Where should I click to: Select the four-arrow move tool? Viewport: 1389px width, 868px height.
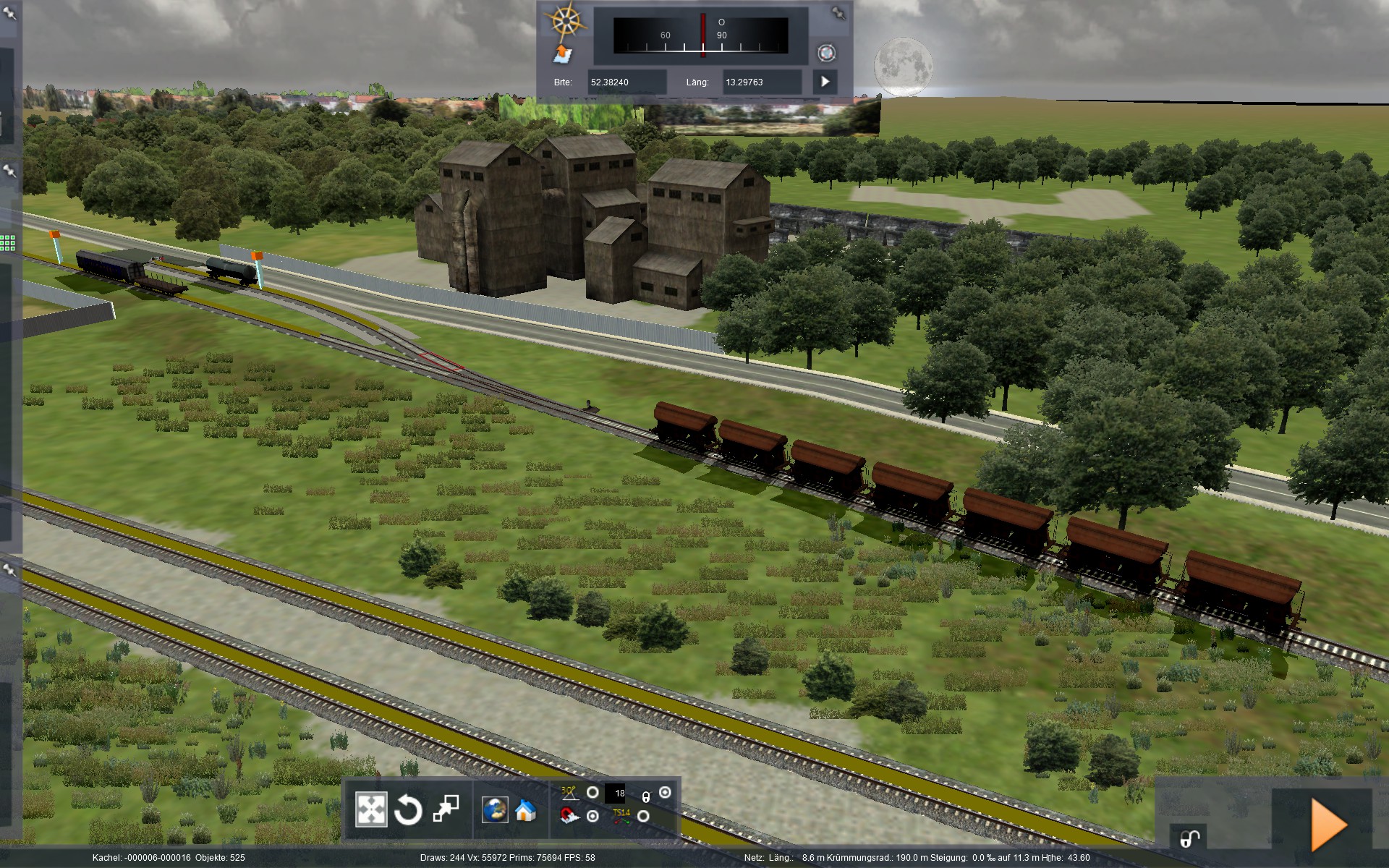click(x=371, y=809)
